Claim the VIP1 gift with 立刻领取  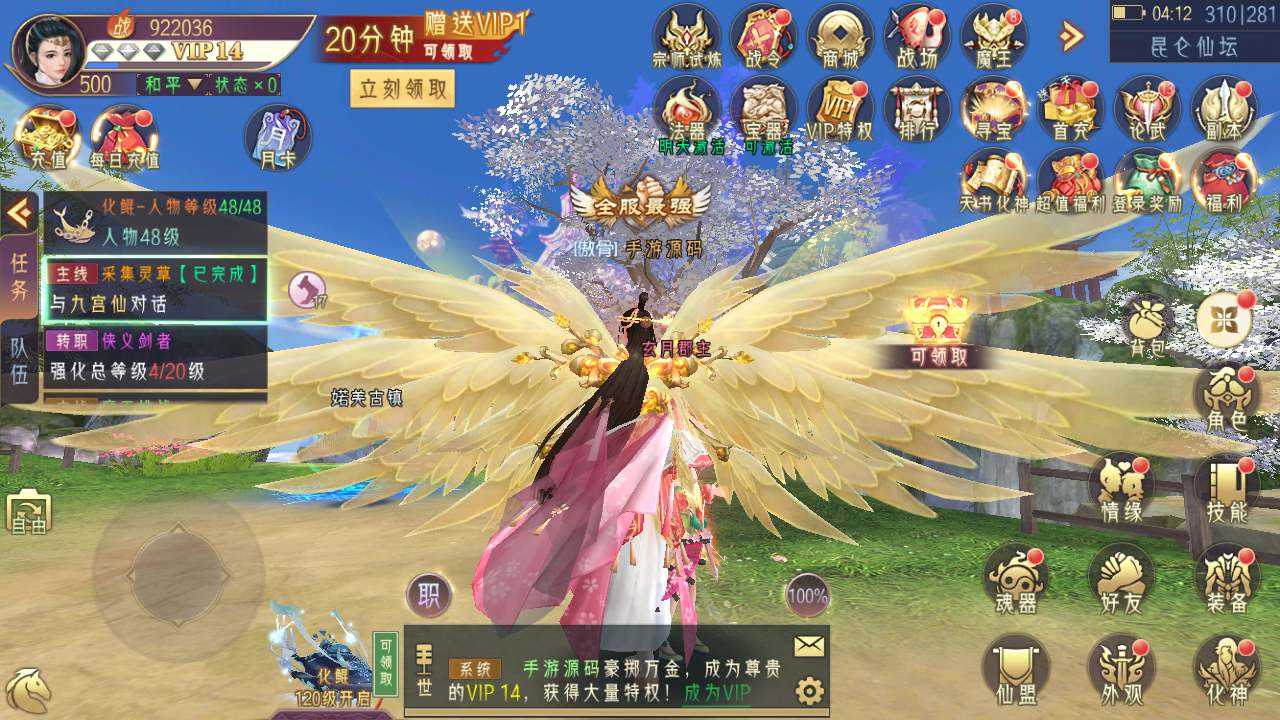[x=402, y=89]
